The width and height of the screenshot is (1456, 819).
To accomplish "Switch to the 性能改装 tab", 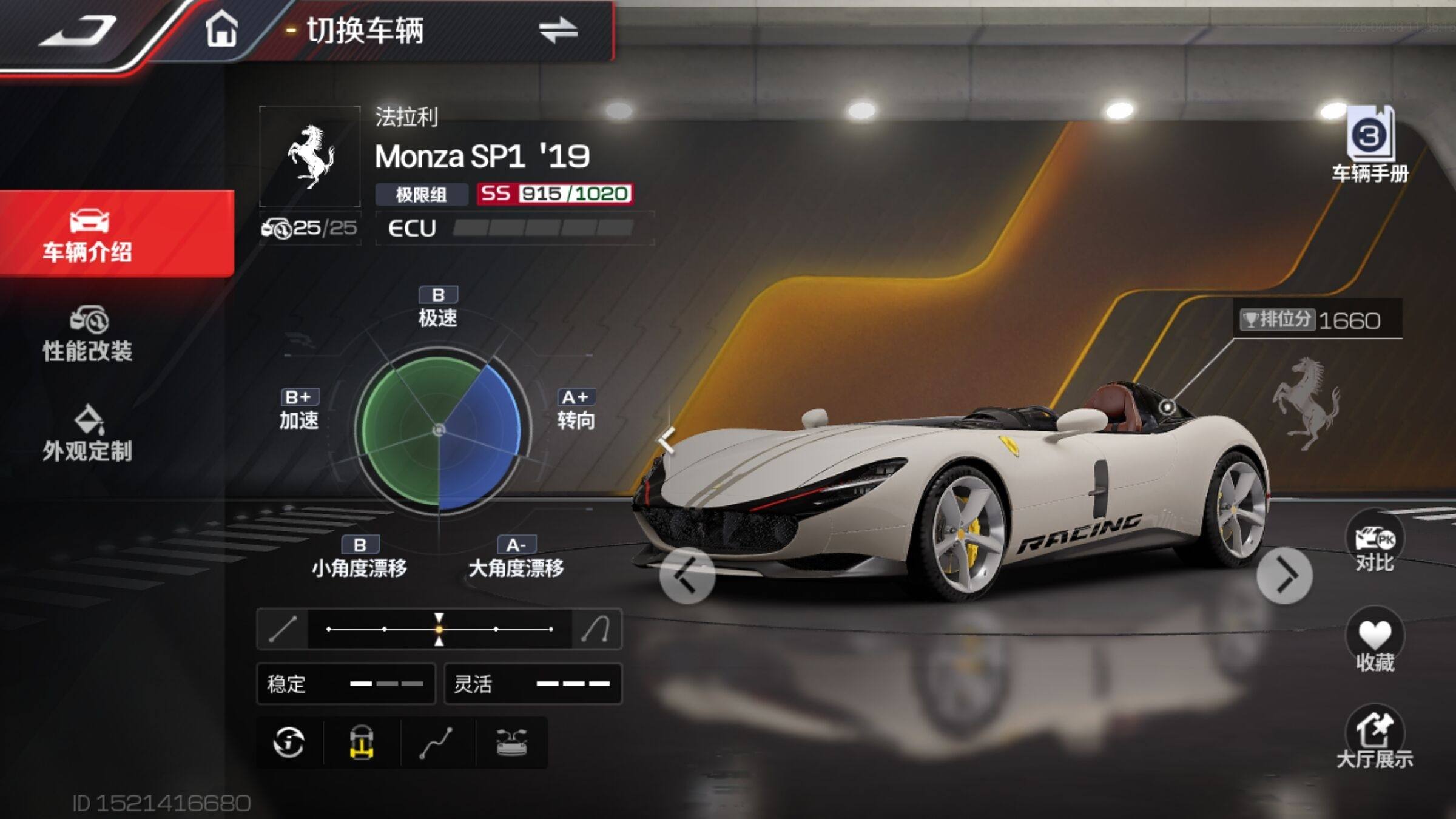I will [x=89, y=335].
